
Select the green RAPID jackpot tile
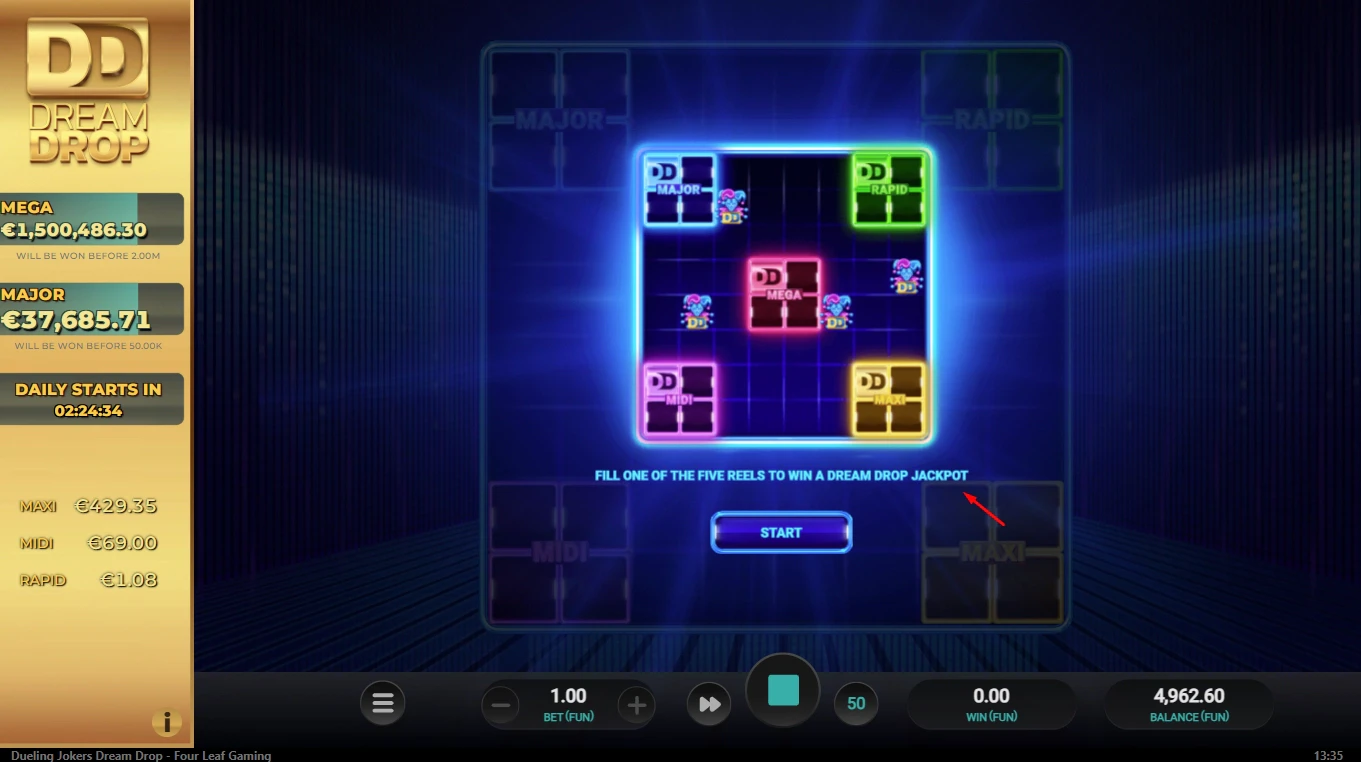(888, 188)
